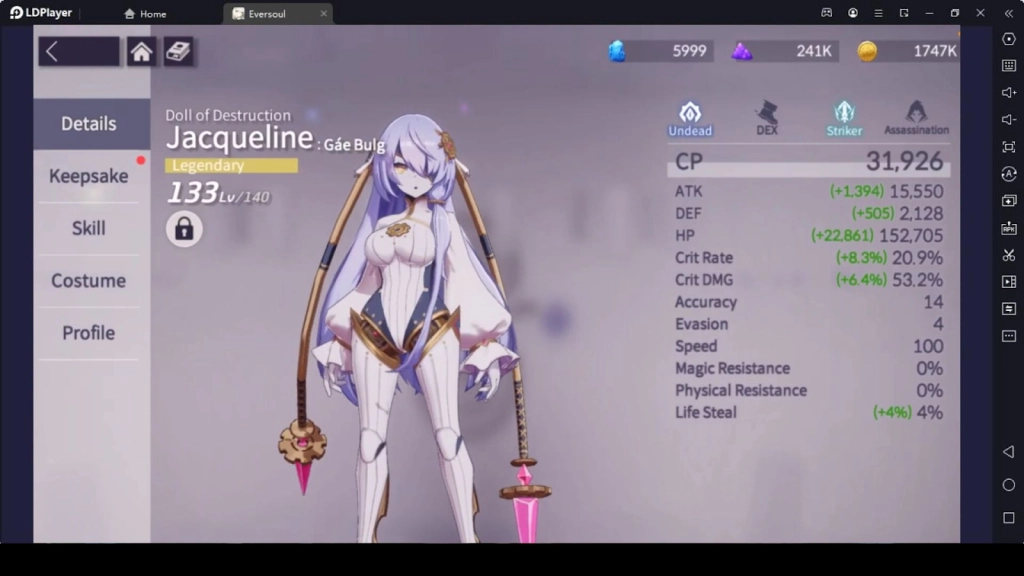Open the purple mana currency counter

783,51
